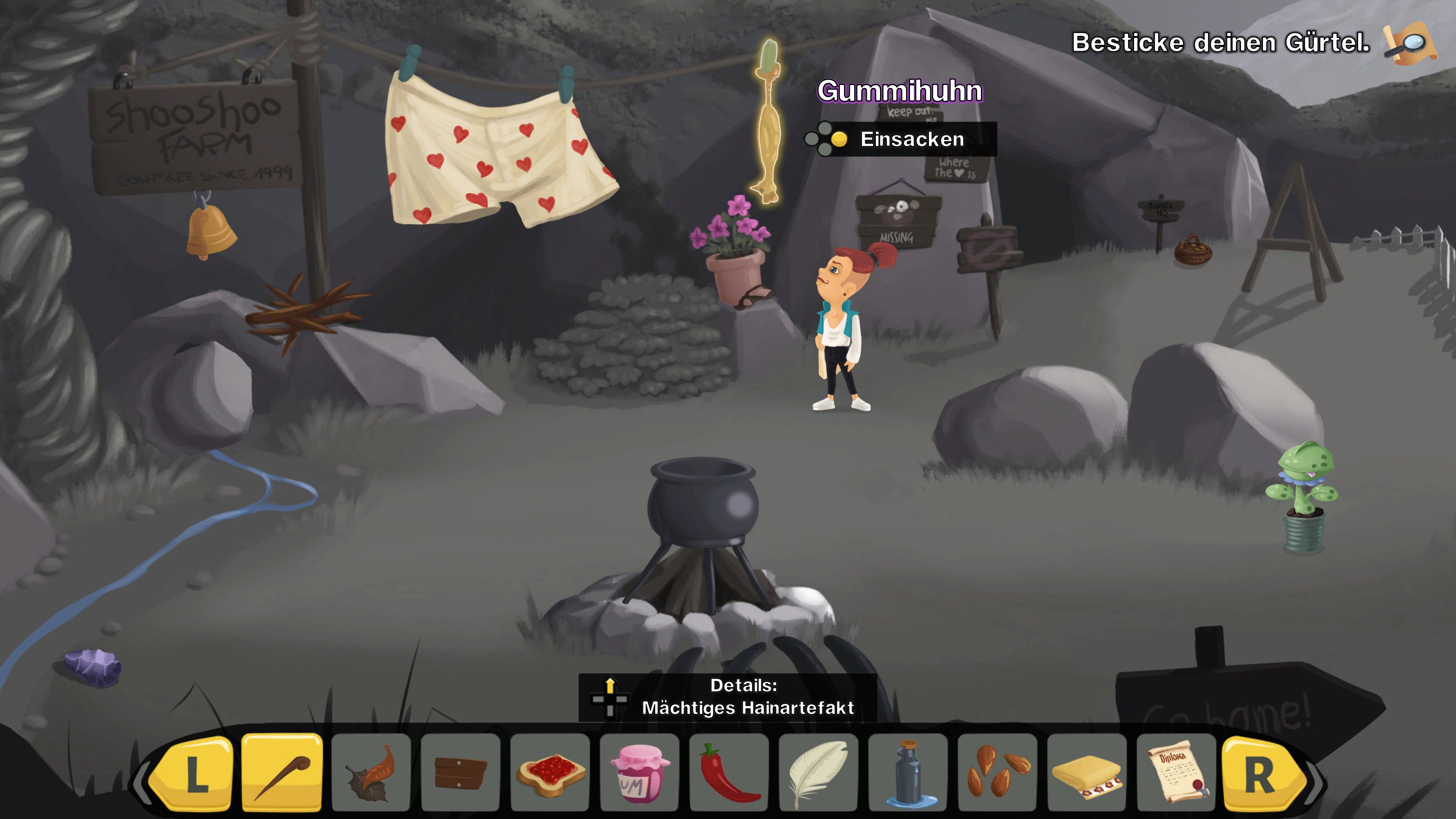Pick the pink jam jar
1456x819 pixels.
639,772
